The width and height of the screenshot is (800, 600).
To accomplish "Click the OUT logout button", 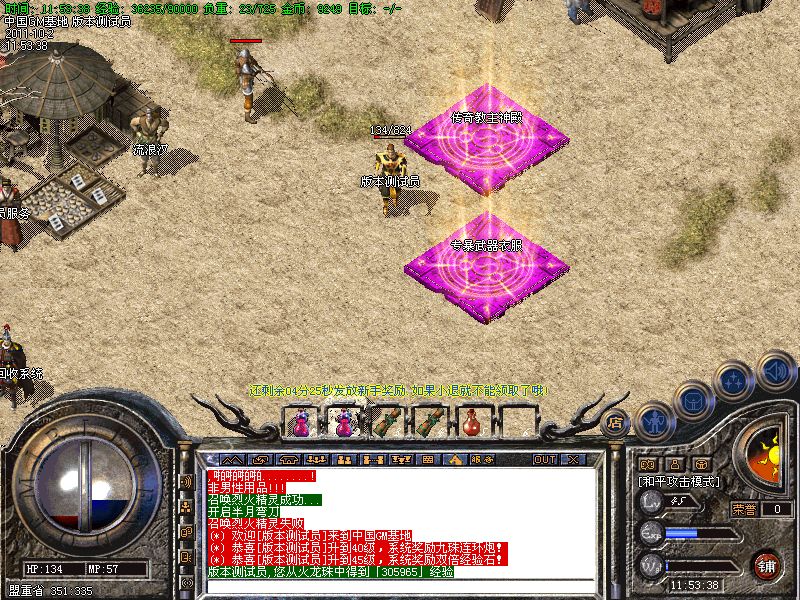I will point(544,459).
